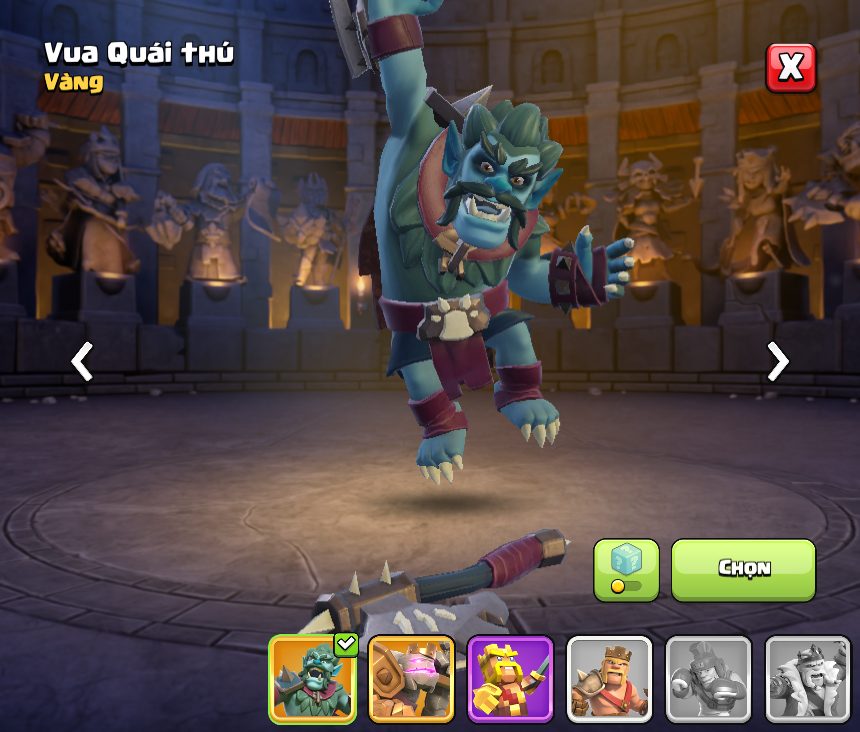Show the previous skin with left arrow
The width and height of the screenshot is (860, 732).
pyautogui.click(x=82, y=361)
